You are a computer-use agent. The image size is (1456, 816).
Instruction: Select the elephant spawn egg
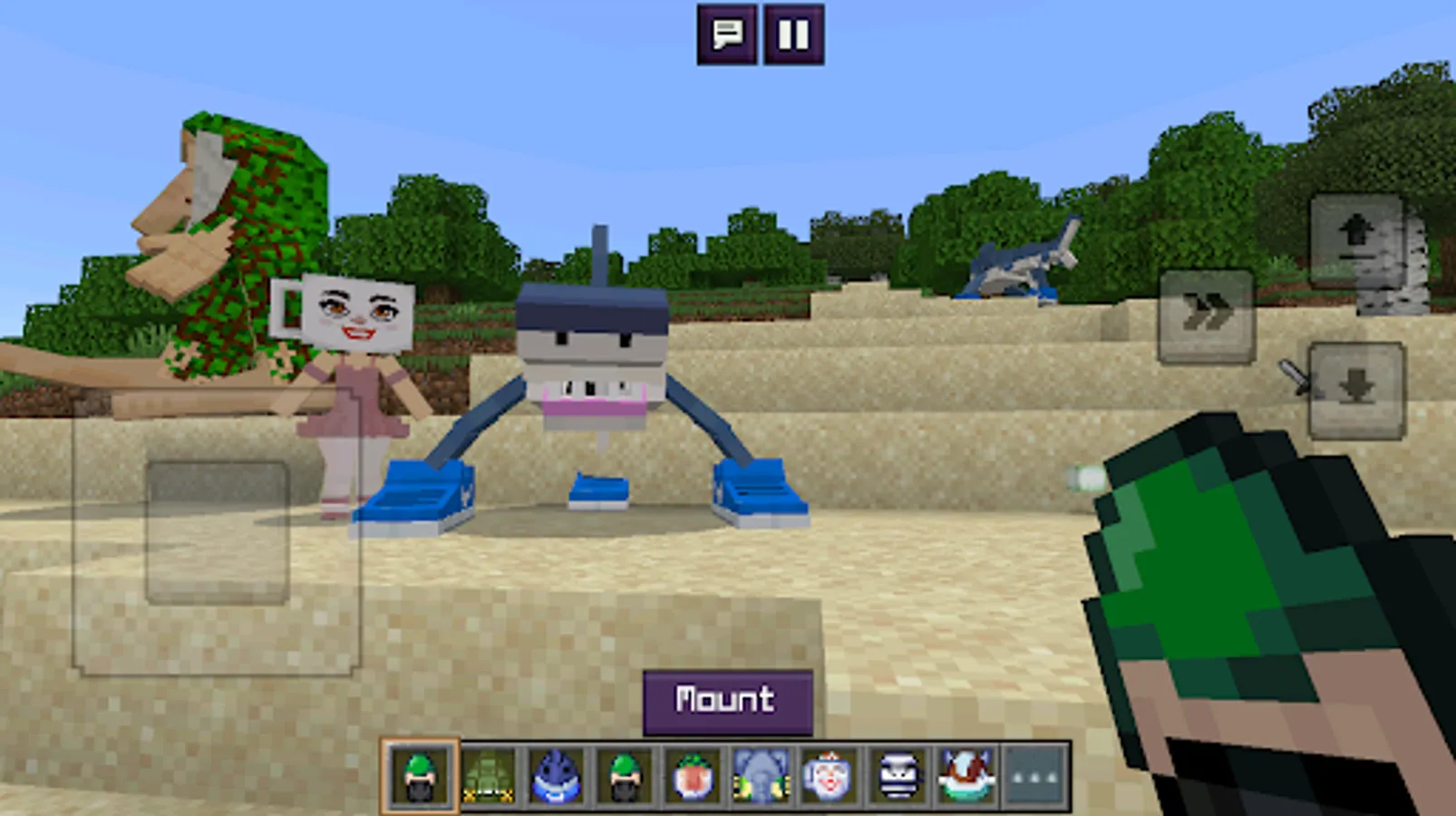click(762, 778)
